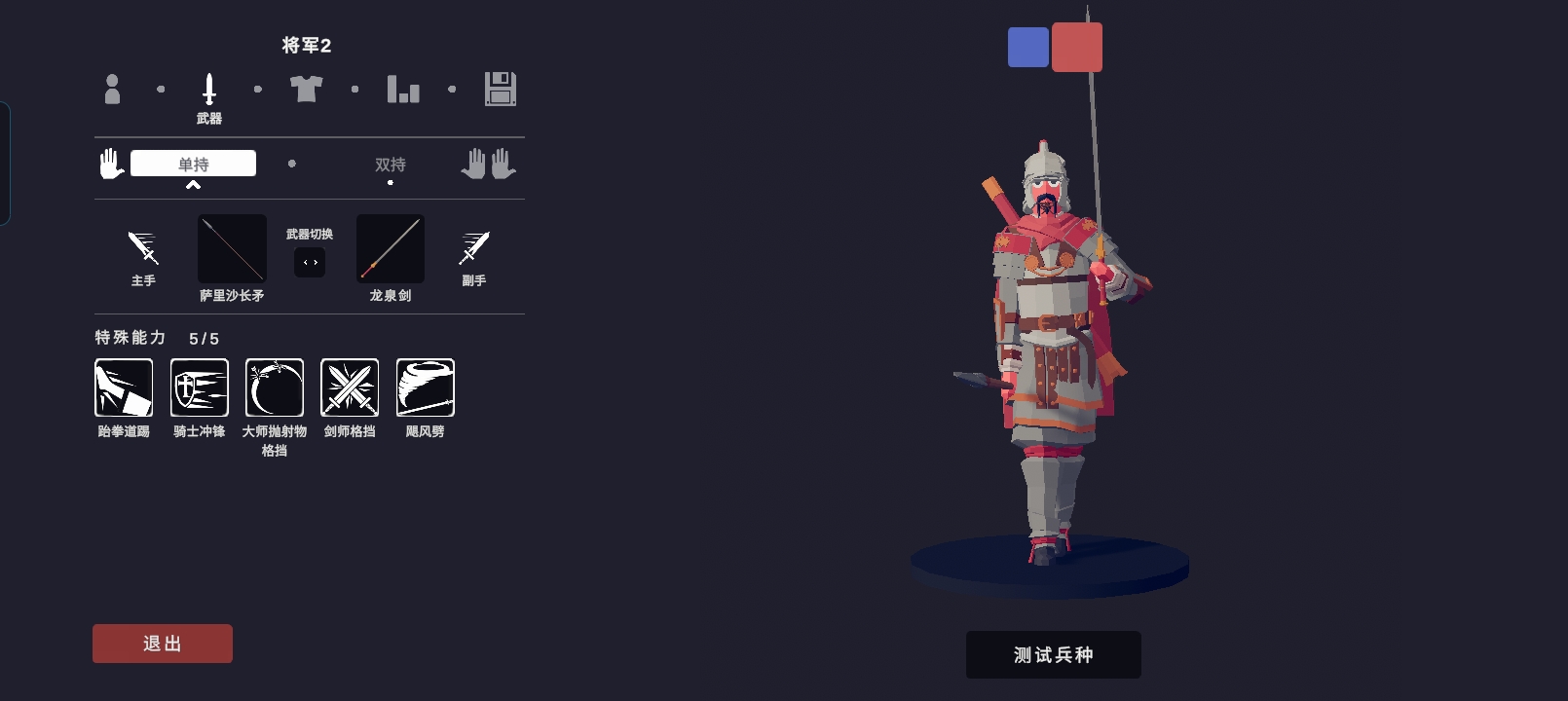This screenshot has height=701, width=1568.
Task: Click the floppy disk save icon
Action: tap(501, 89)
